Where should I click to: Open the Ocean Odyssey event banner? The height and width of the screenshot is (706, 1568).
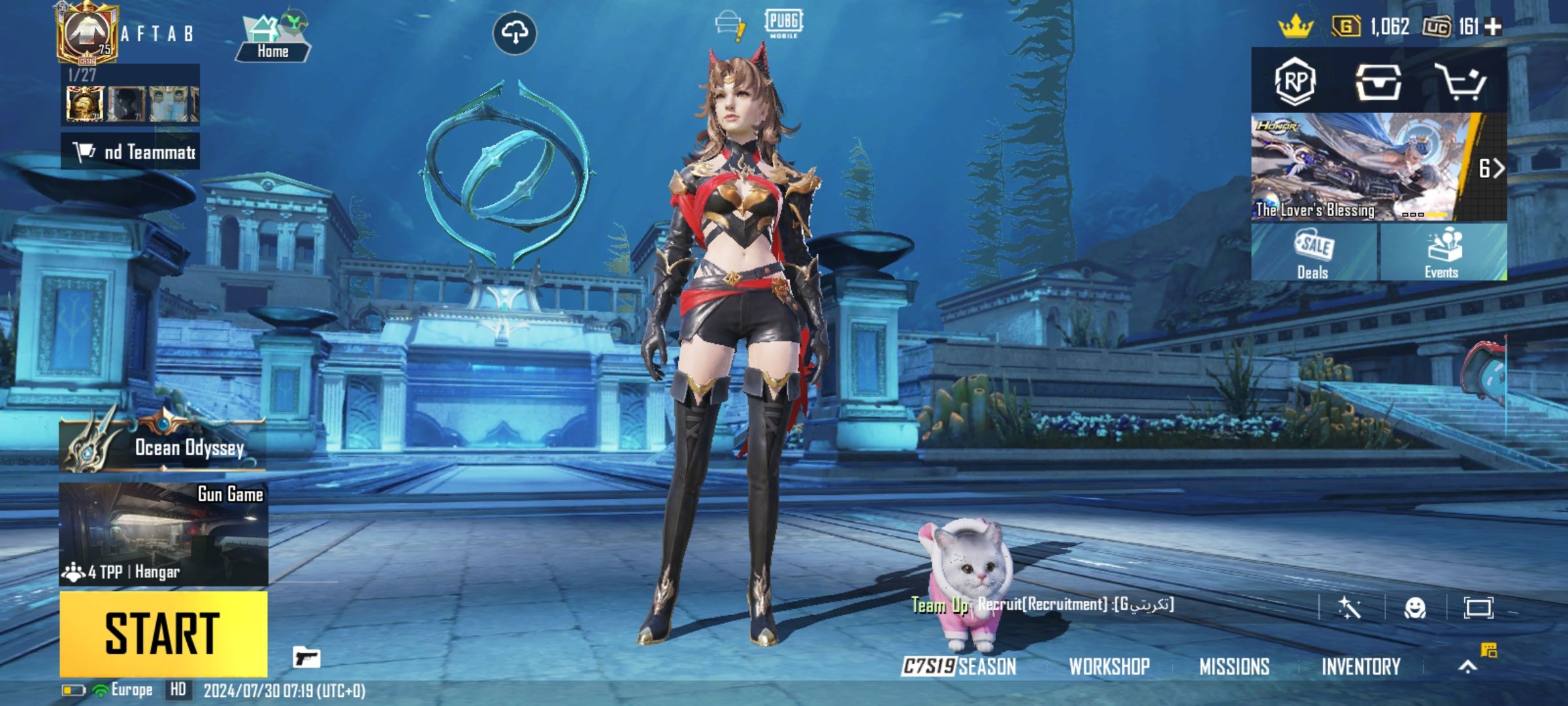point(163,445)
